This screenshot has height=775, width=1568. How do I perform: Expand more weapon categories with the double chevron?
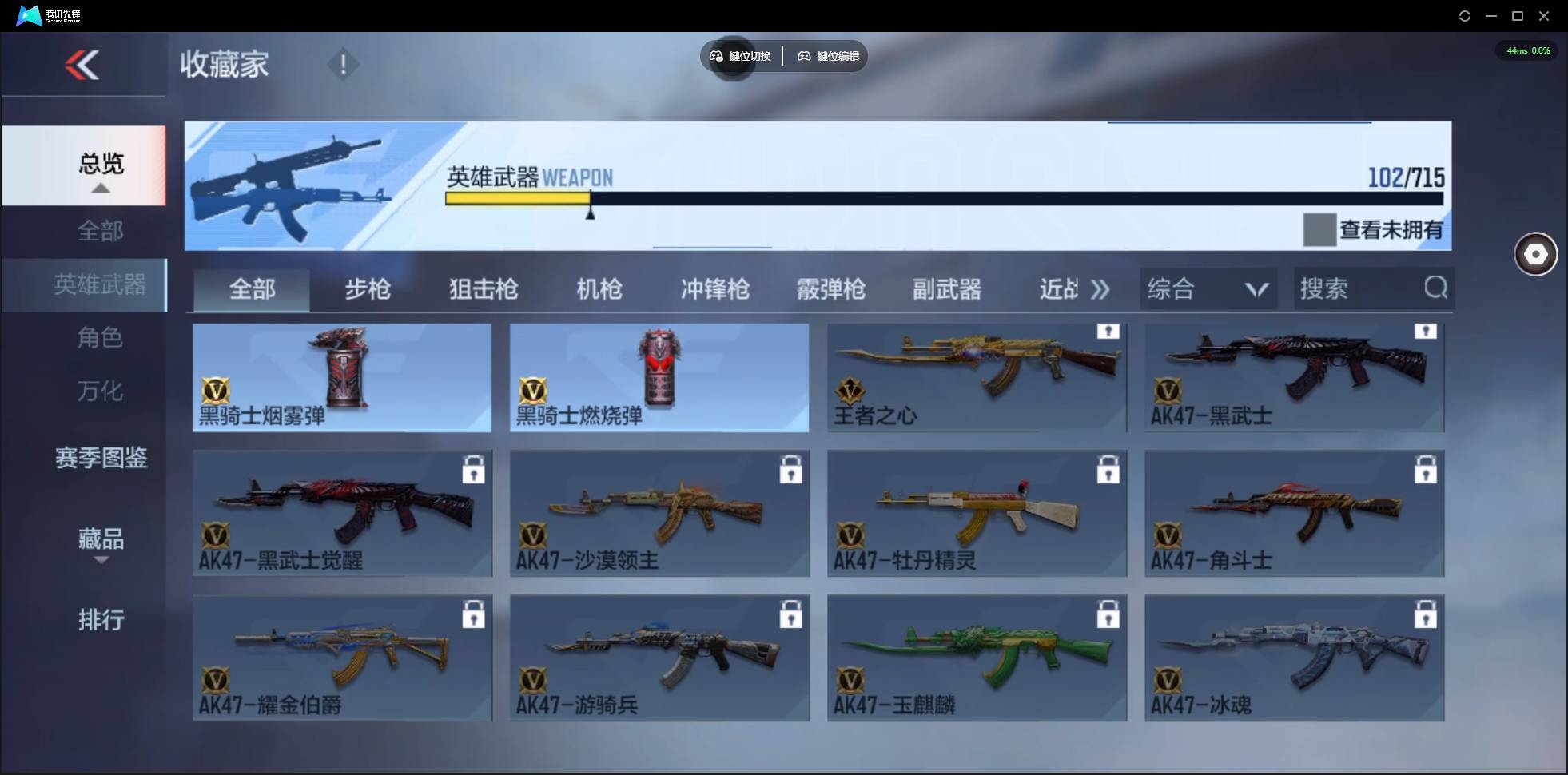click(1100, 289)
